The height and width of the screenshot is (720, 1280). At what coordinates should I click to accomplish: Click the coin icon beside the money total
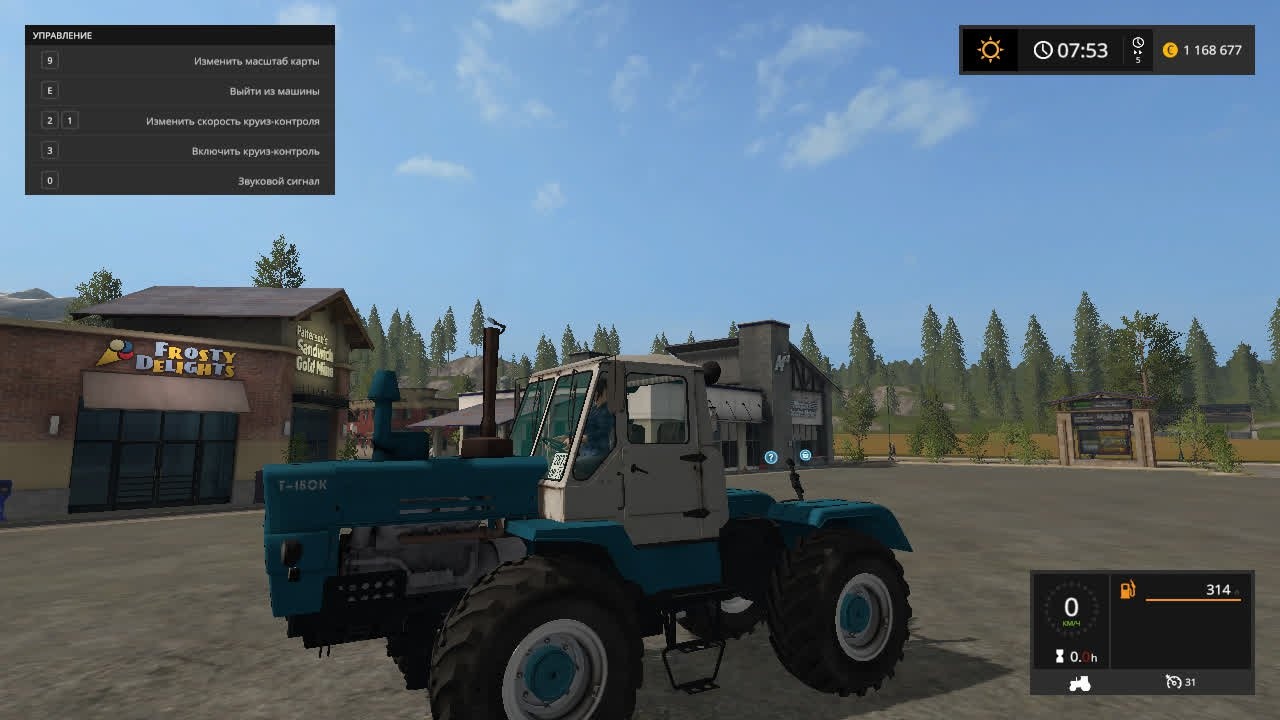tap(1170, 48)
